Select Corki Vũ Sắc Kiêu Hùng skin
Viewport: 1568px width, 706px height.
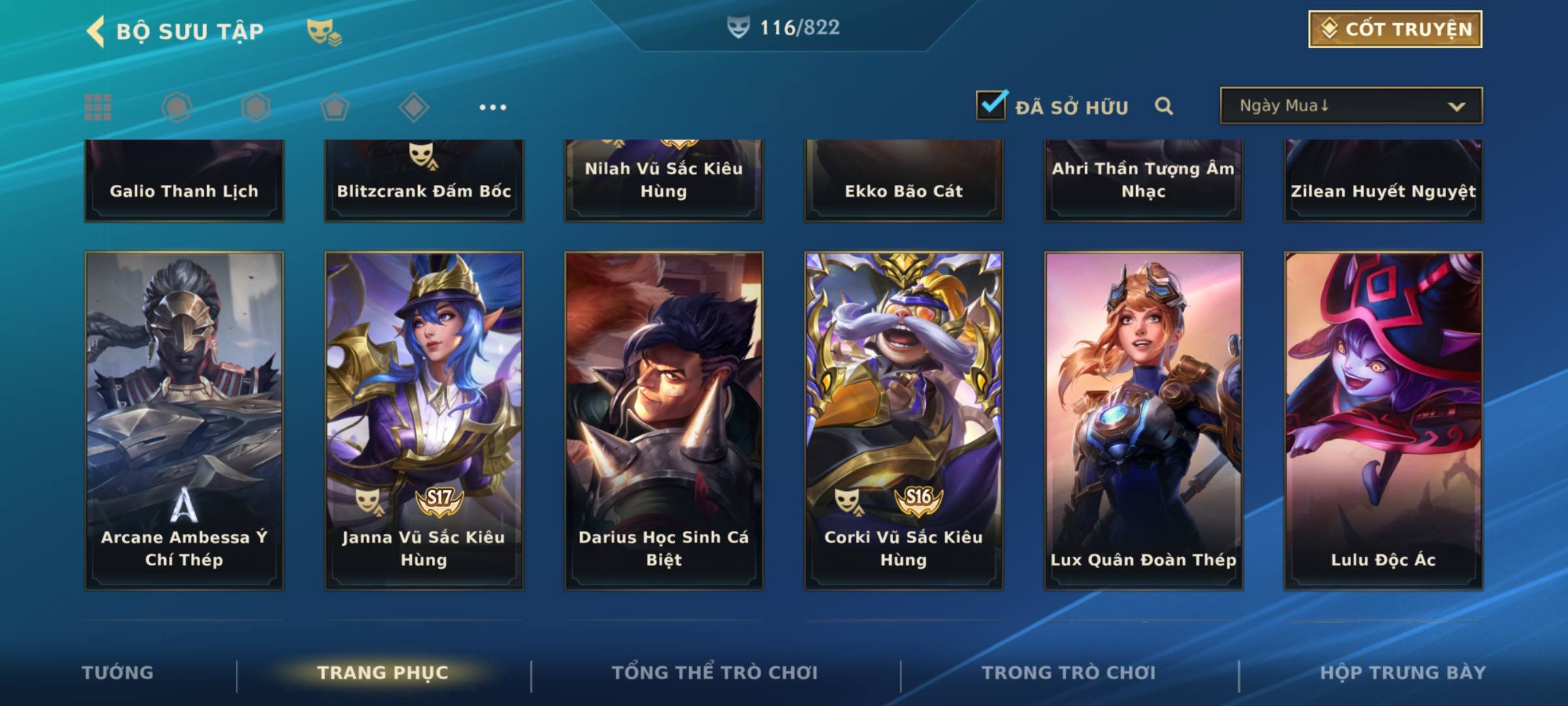pos(904,420)
